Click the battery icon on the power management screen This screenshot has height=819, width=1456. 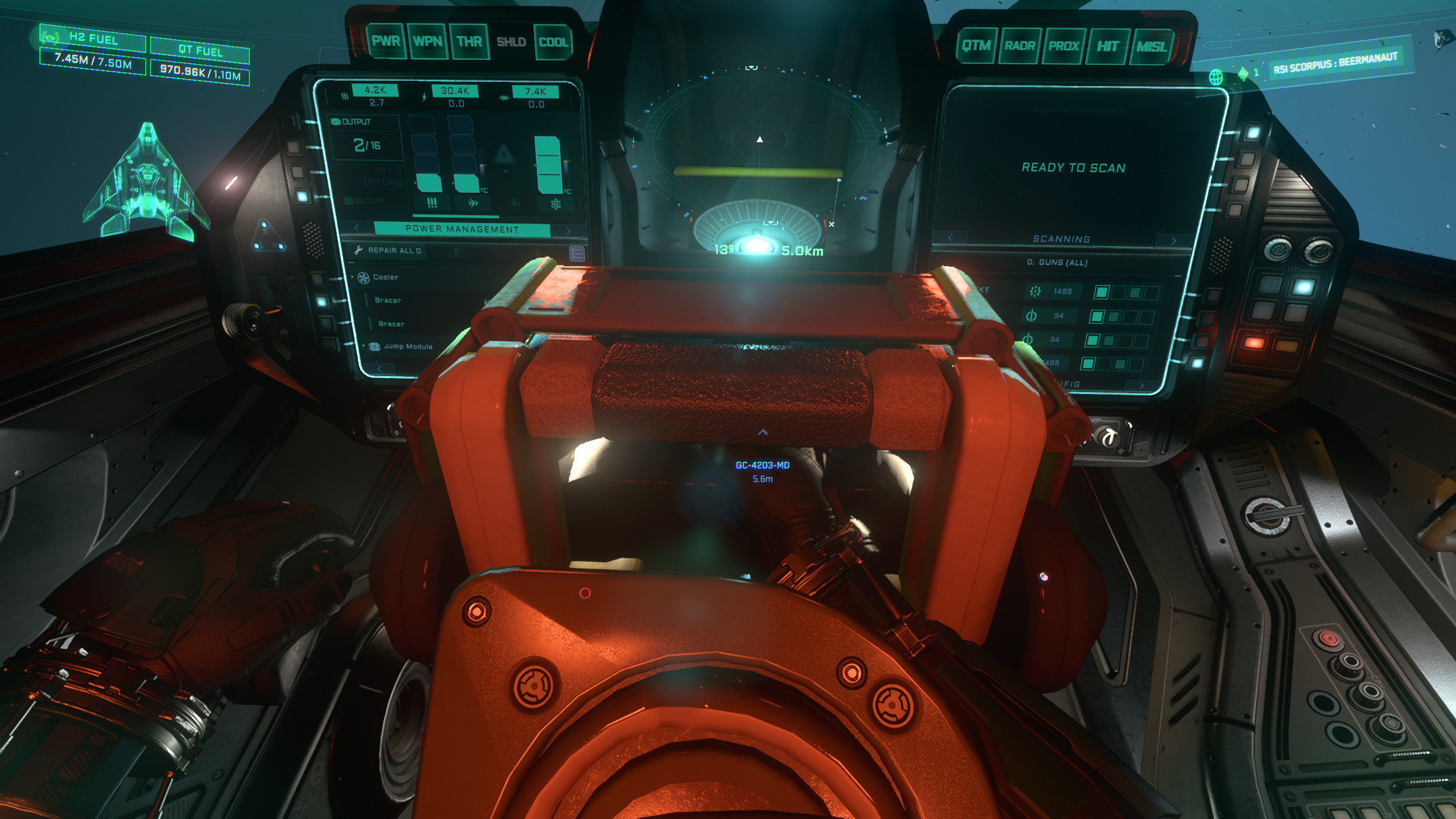pos(348,201)
